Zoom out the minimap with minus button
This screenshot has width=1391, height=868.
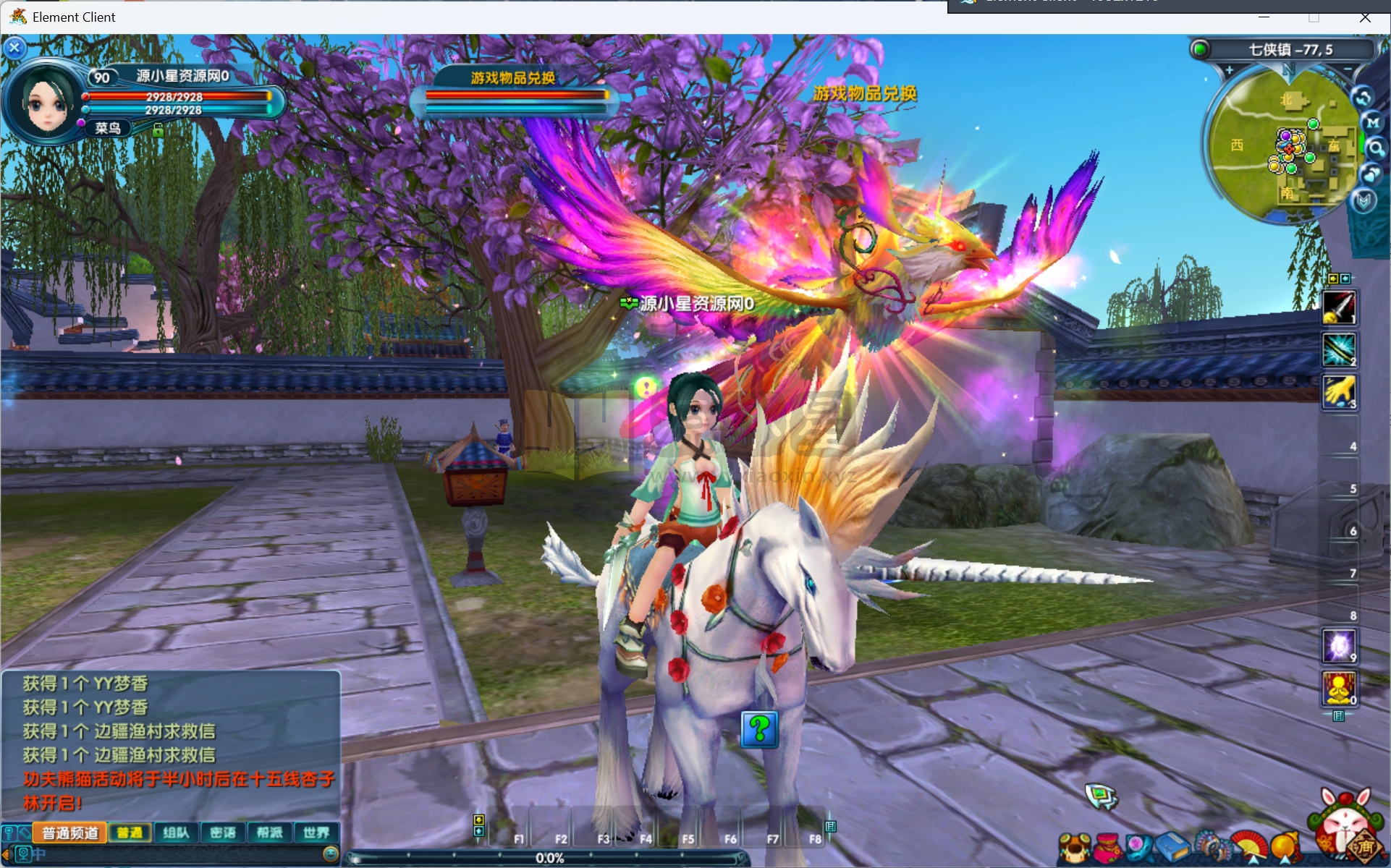click(1348, 70)
